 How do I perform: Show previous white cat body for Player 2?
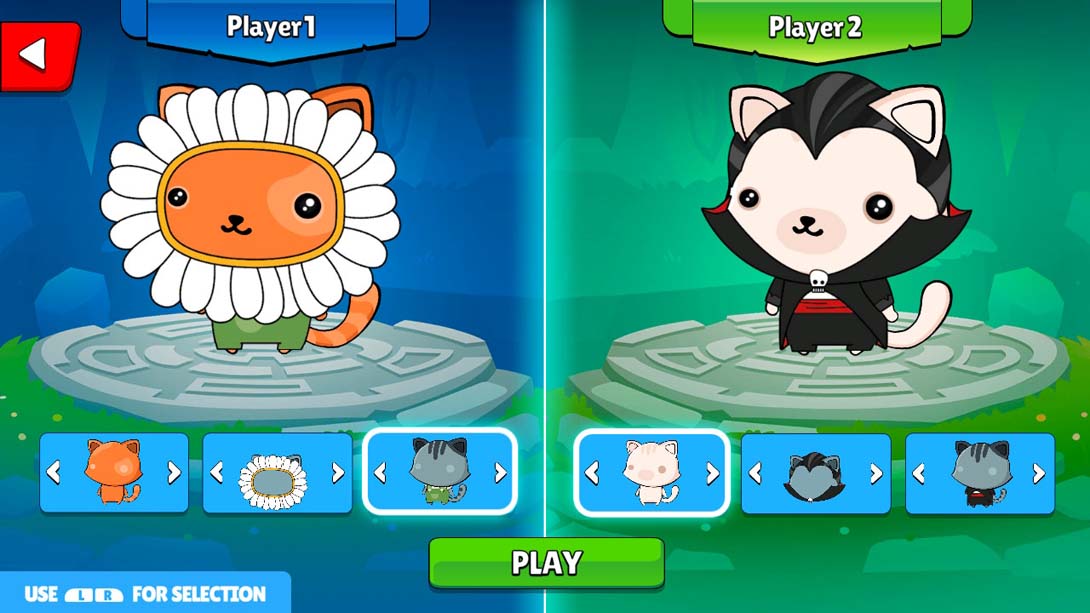592,473
